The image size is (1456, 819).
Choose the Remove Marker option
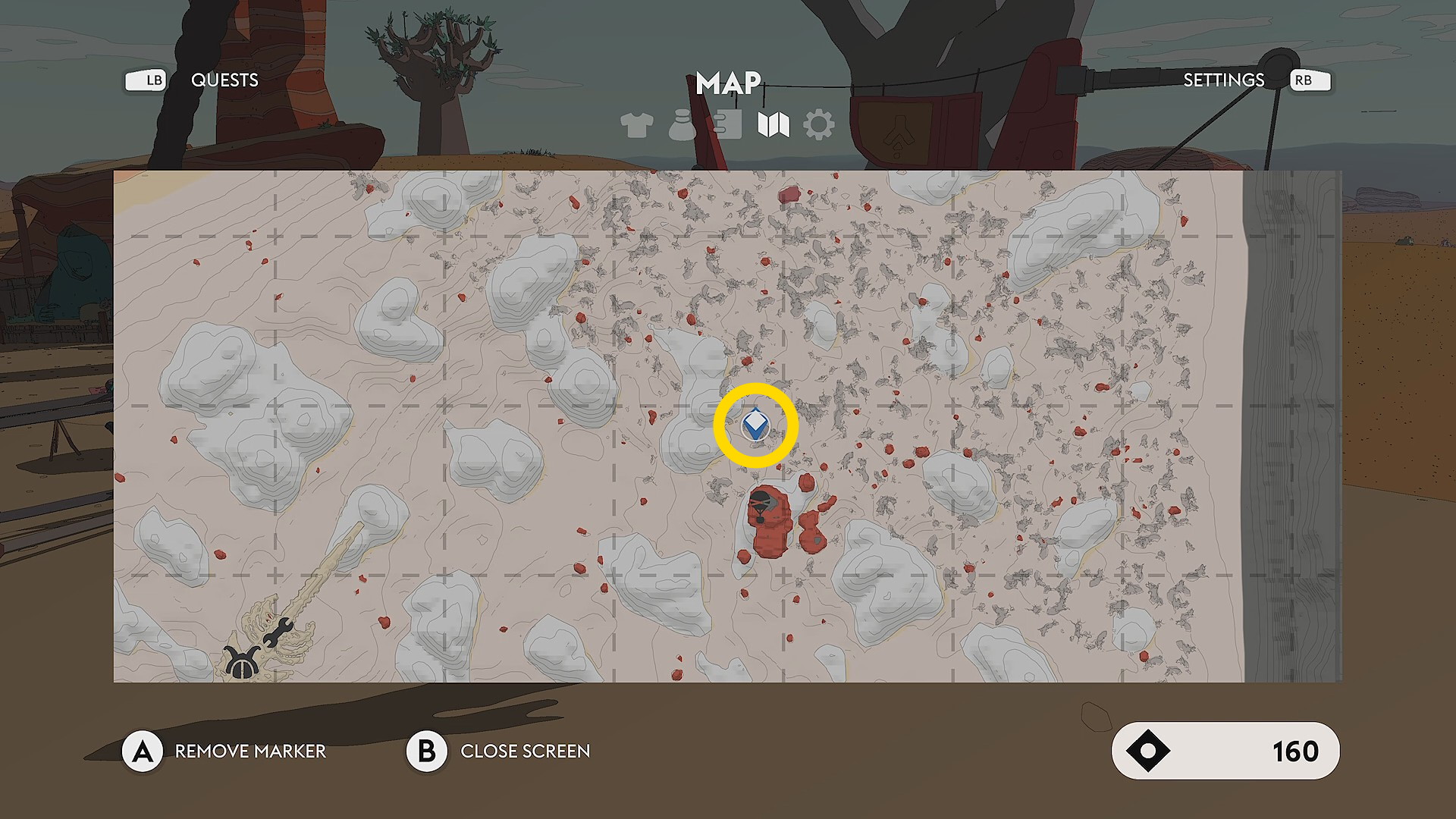(250, 751)
